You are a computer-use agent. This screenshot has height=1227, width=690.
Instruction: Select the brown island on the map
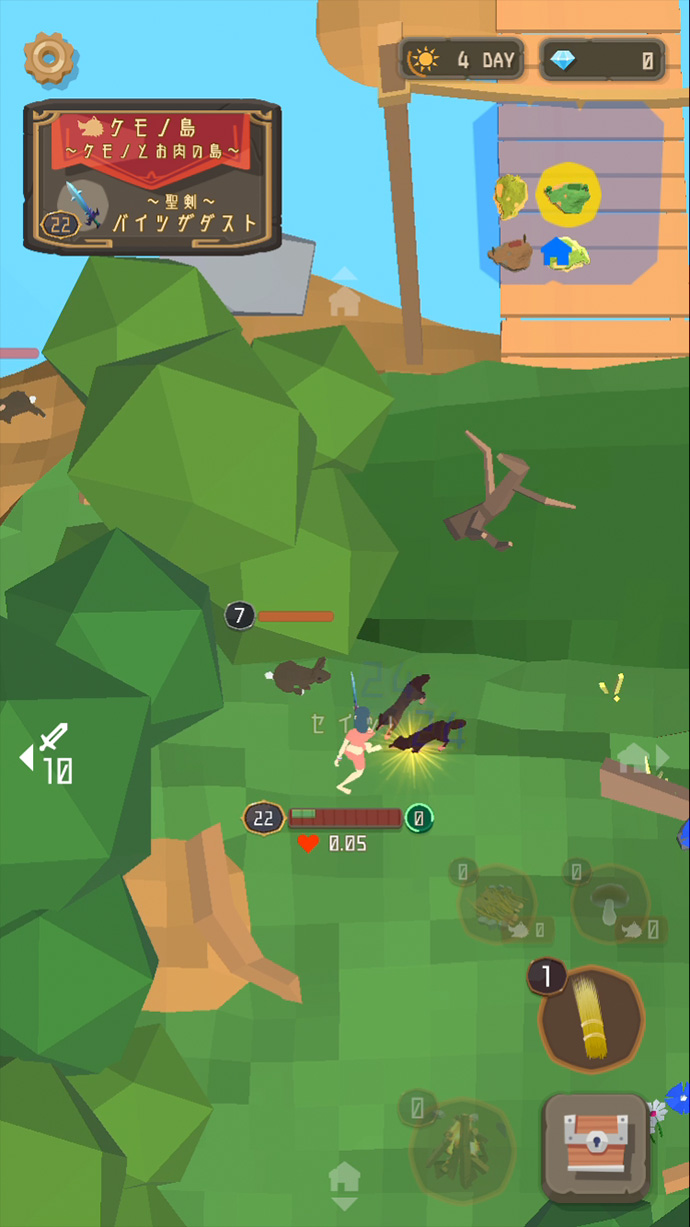511,253
